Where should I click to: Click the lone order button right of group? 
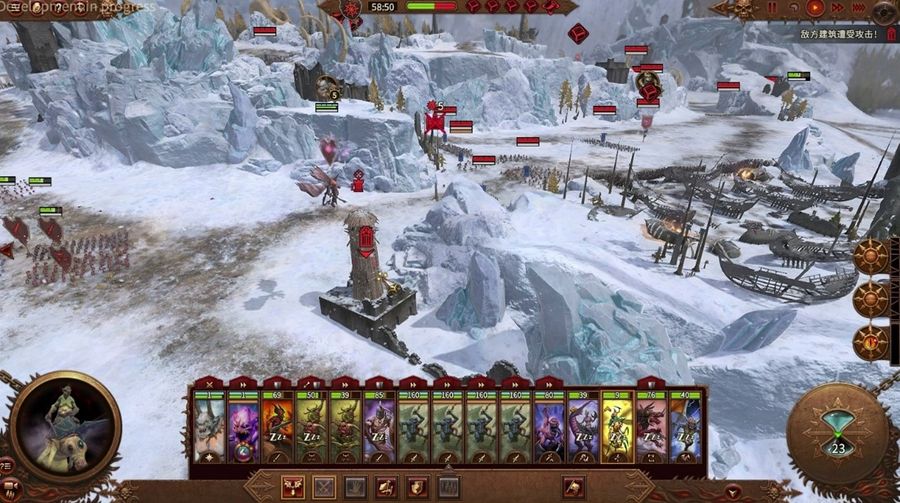574,487
